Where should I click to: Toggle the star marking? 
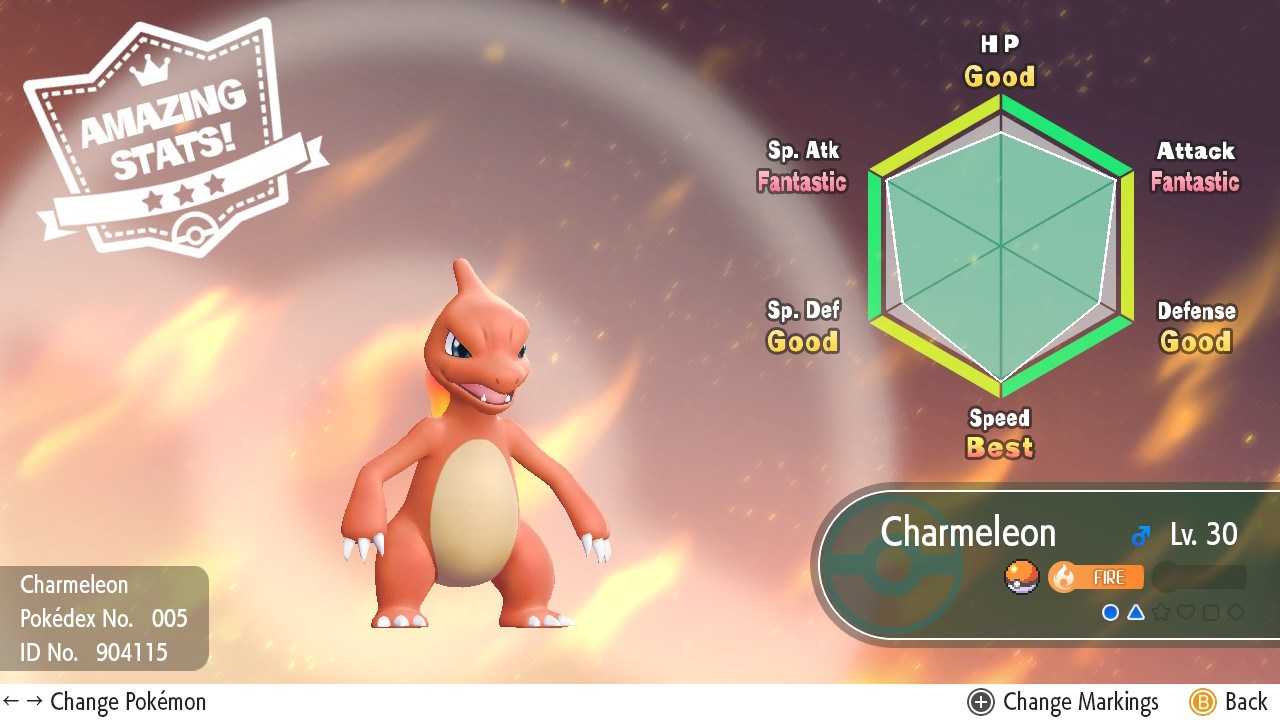tap(1161, 612)
